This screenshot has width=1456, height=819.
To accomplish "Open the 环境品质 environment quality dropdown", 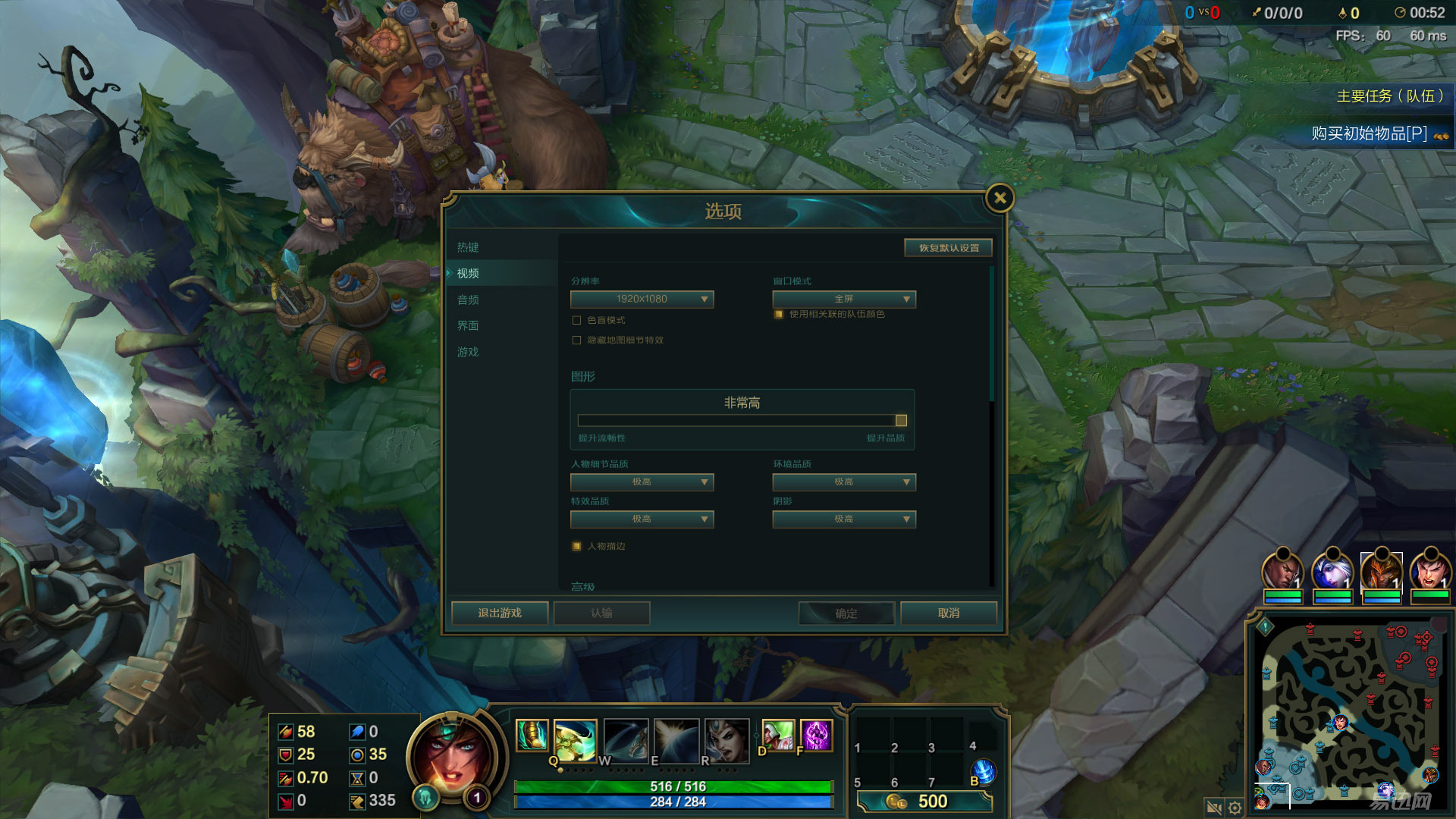I will coord(844,482).
